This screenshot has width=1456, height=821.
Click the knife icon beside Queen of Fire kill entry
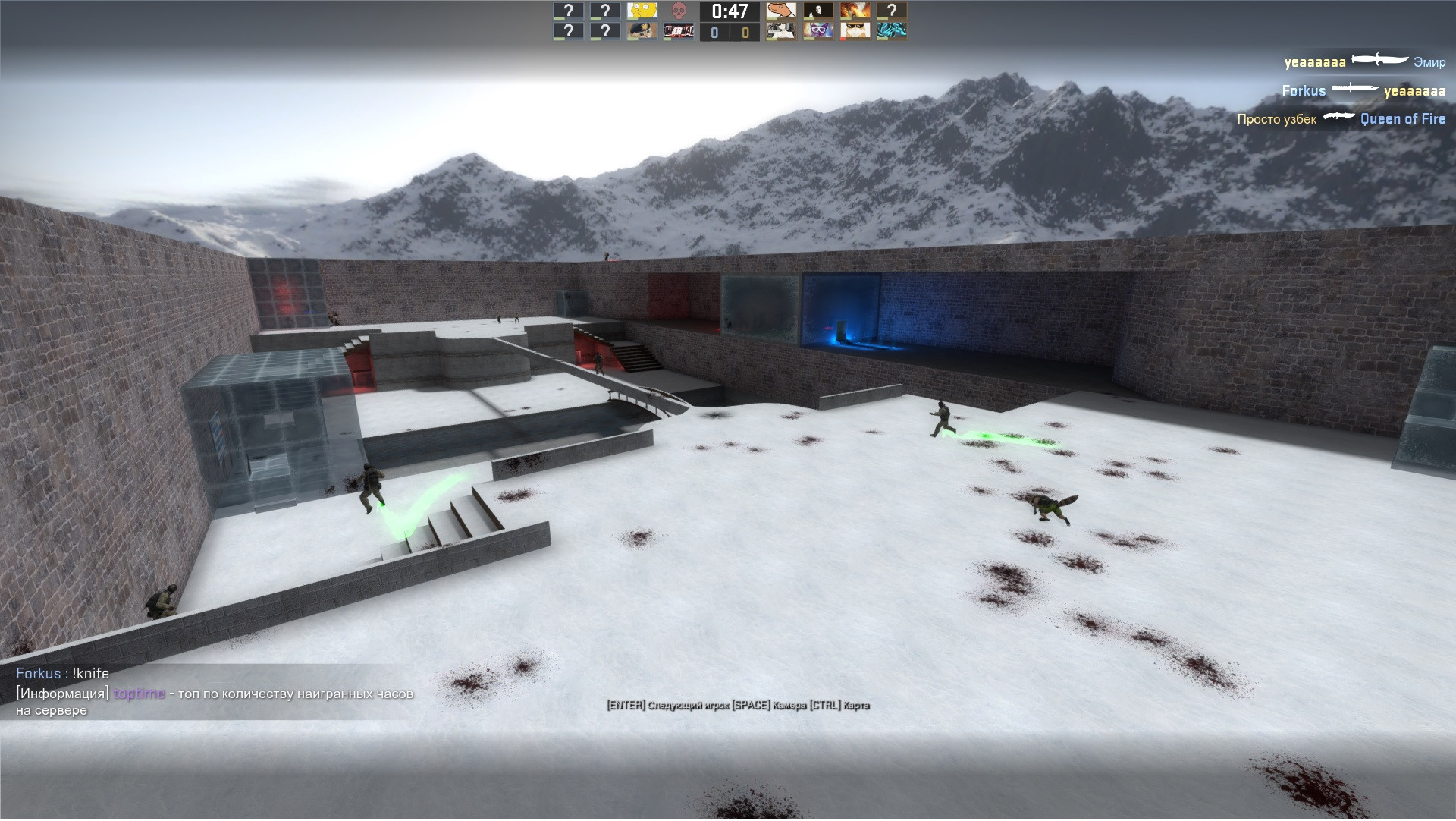click(1339, 117)
